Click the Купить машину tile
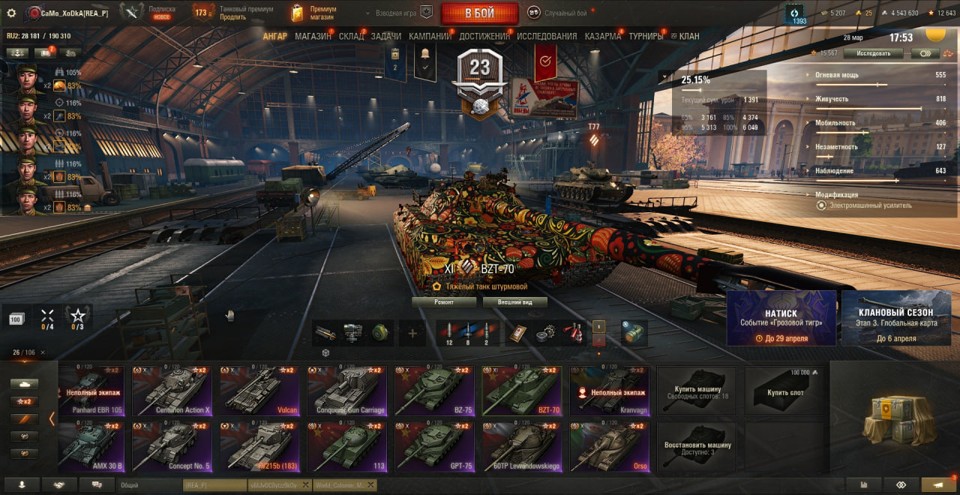The image size is (960, 495). click(x=695, y=389)
